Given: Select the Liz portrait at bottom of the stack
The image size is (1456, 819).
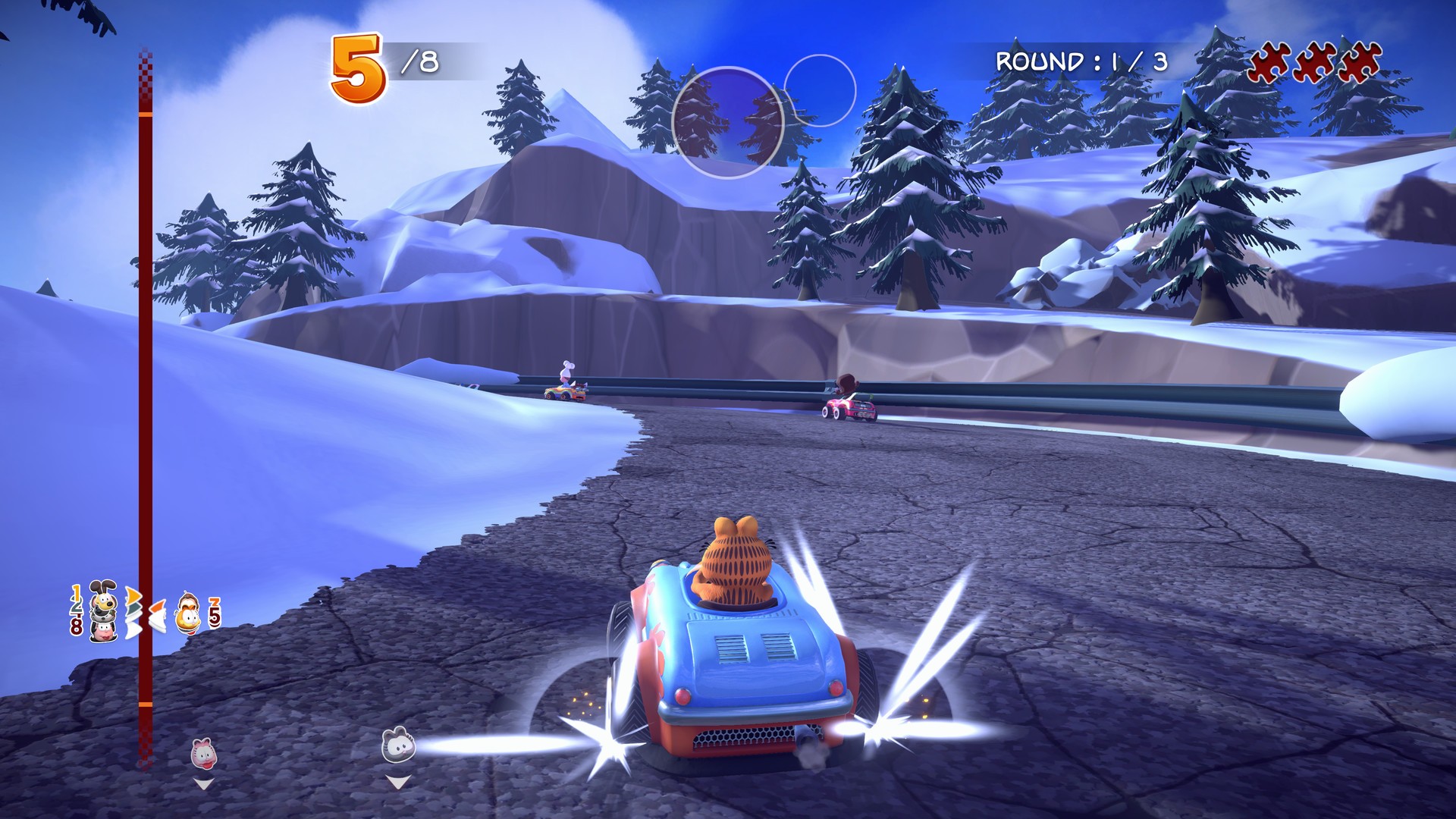Looking at the screenshot, I should pos(104,631).
